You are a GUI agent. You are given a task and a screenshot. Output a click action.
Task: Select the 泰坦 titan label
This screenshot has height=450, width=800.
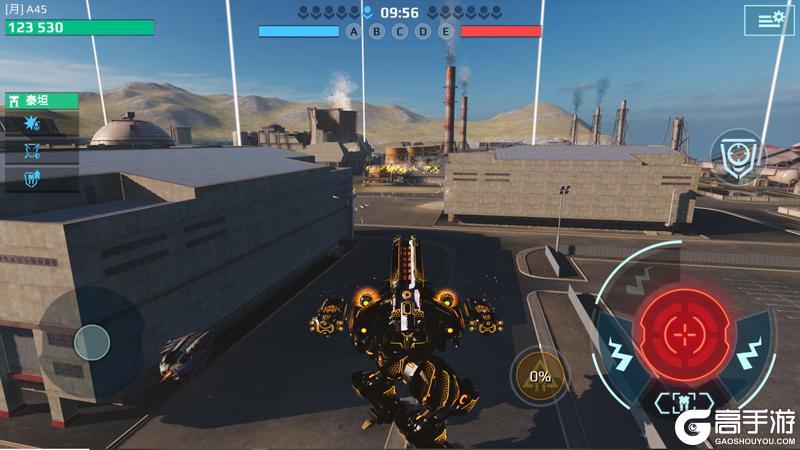click(40, 100)
